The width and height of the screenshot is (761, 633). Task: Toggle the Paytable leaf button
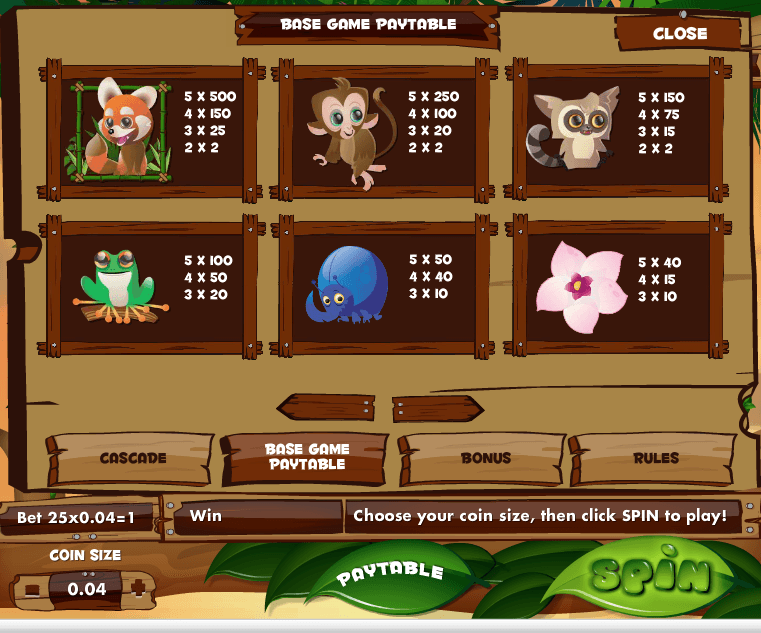tap(389, 573)
